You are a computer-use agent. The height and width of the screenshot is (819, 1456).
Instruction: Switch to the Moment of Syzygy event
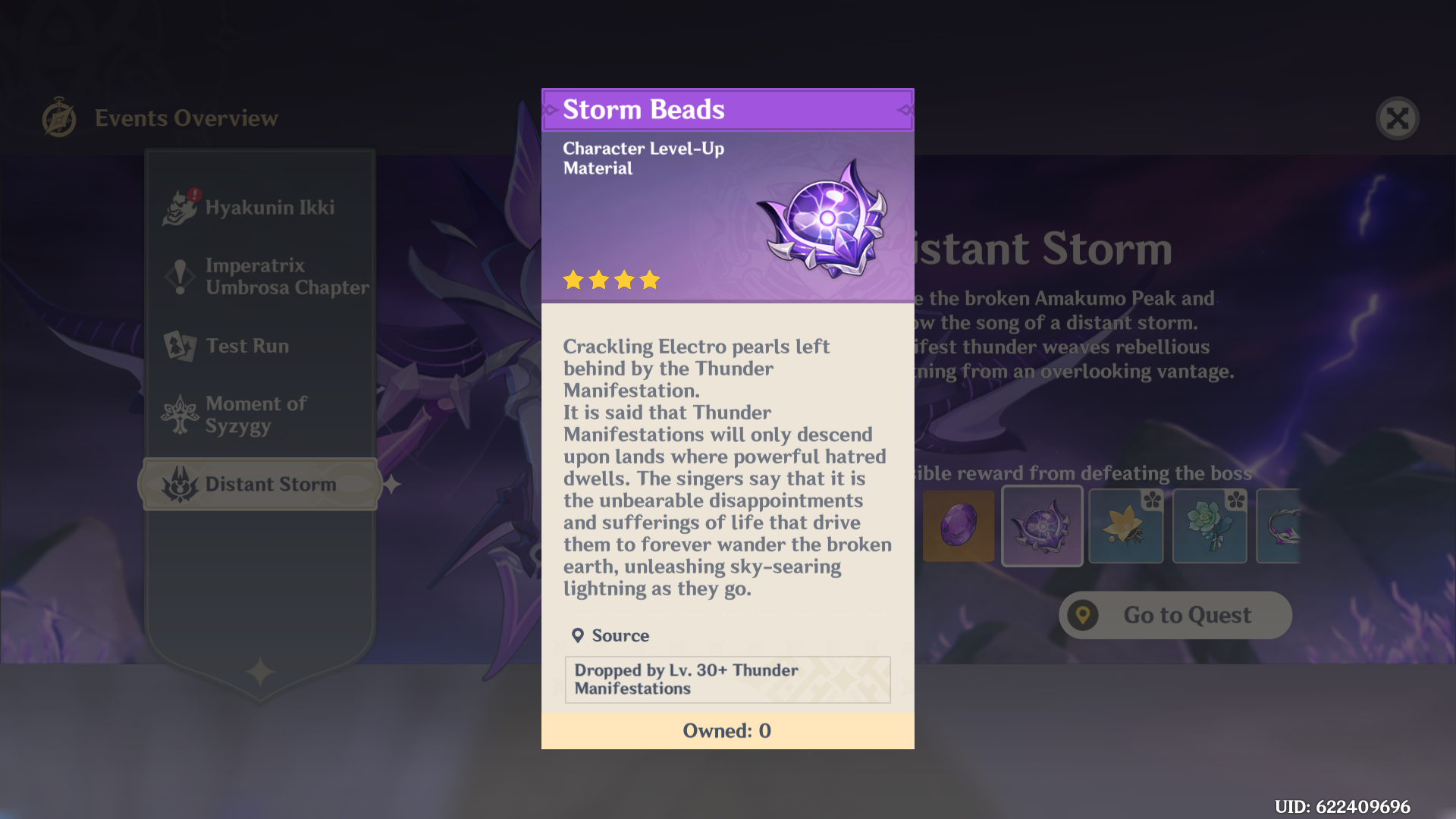[x=256, y=415]
